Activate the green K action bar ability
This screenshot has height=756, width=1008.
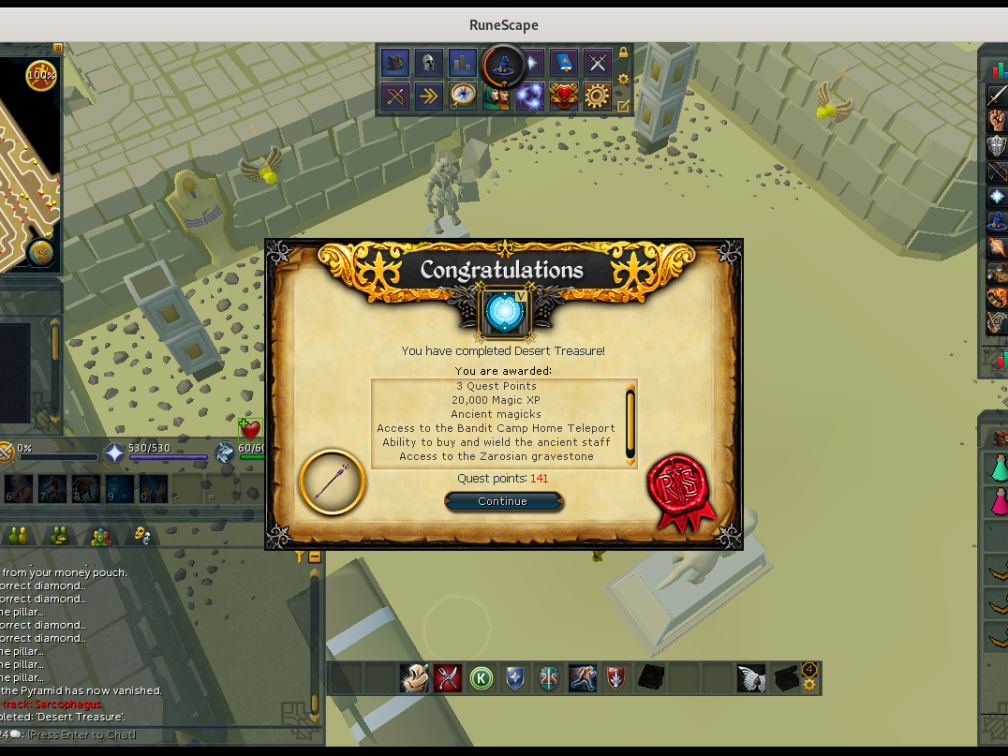point(481,677)
